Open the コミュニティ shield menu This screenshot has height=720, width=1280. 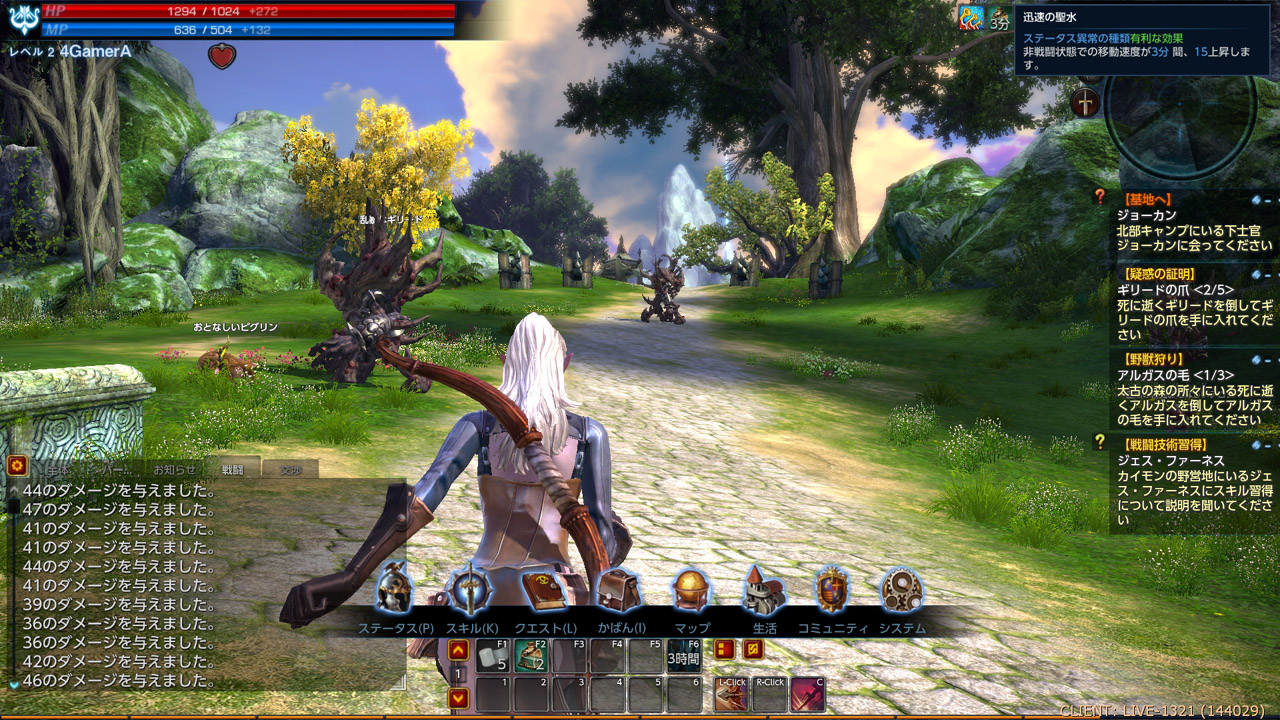click(832, 593)
